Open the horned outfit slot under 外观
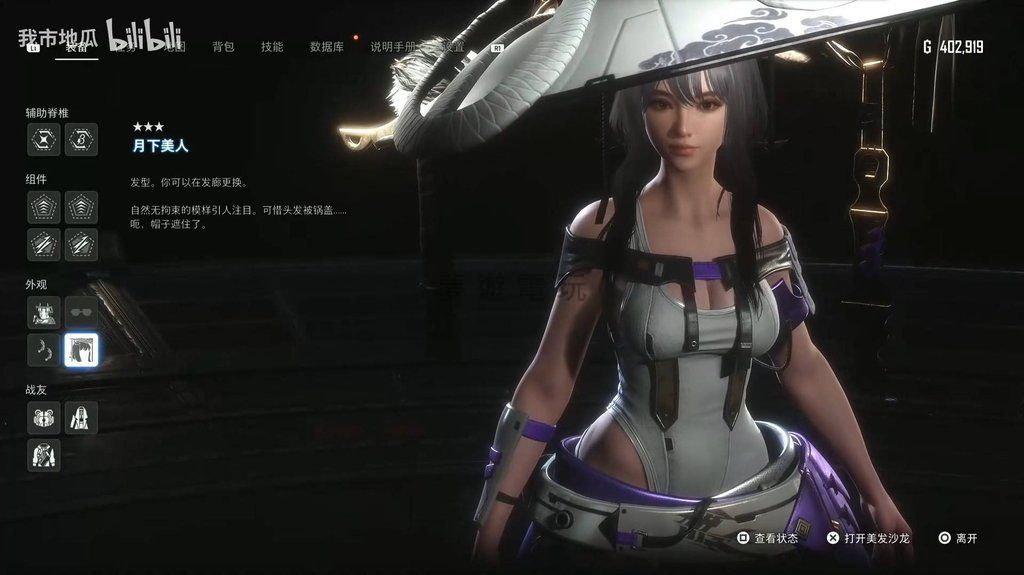Viewport: 1024px width, 575px height. click(x=44, y=313)
